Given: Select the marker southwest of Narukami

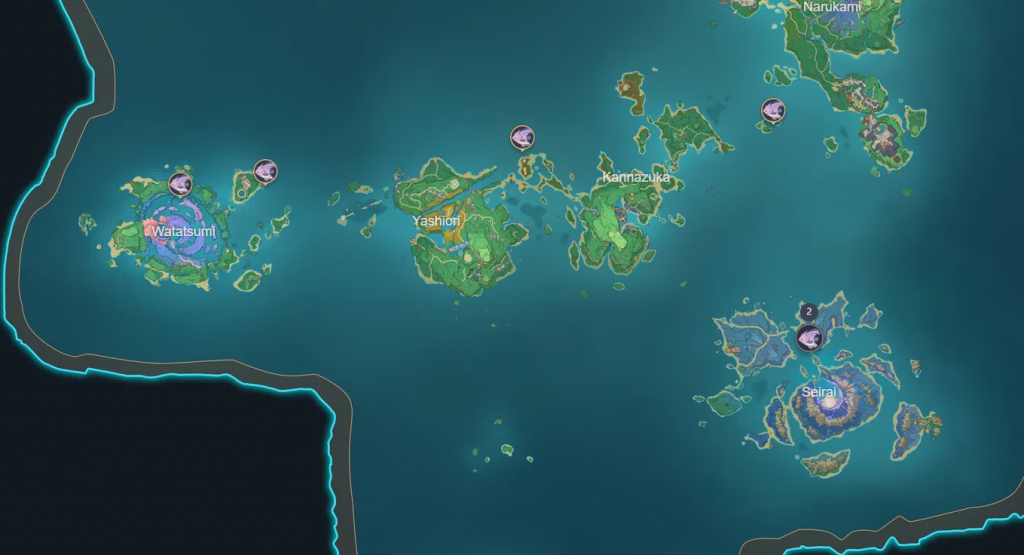Looking at the screenshot, I should 773,110.
